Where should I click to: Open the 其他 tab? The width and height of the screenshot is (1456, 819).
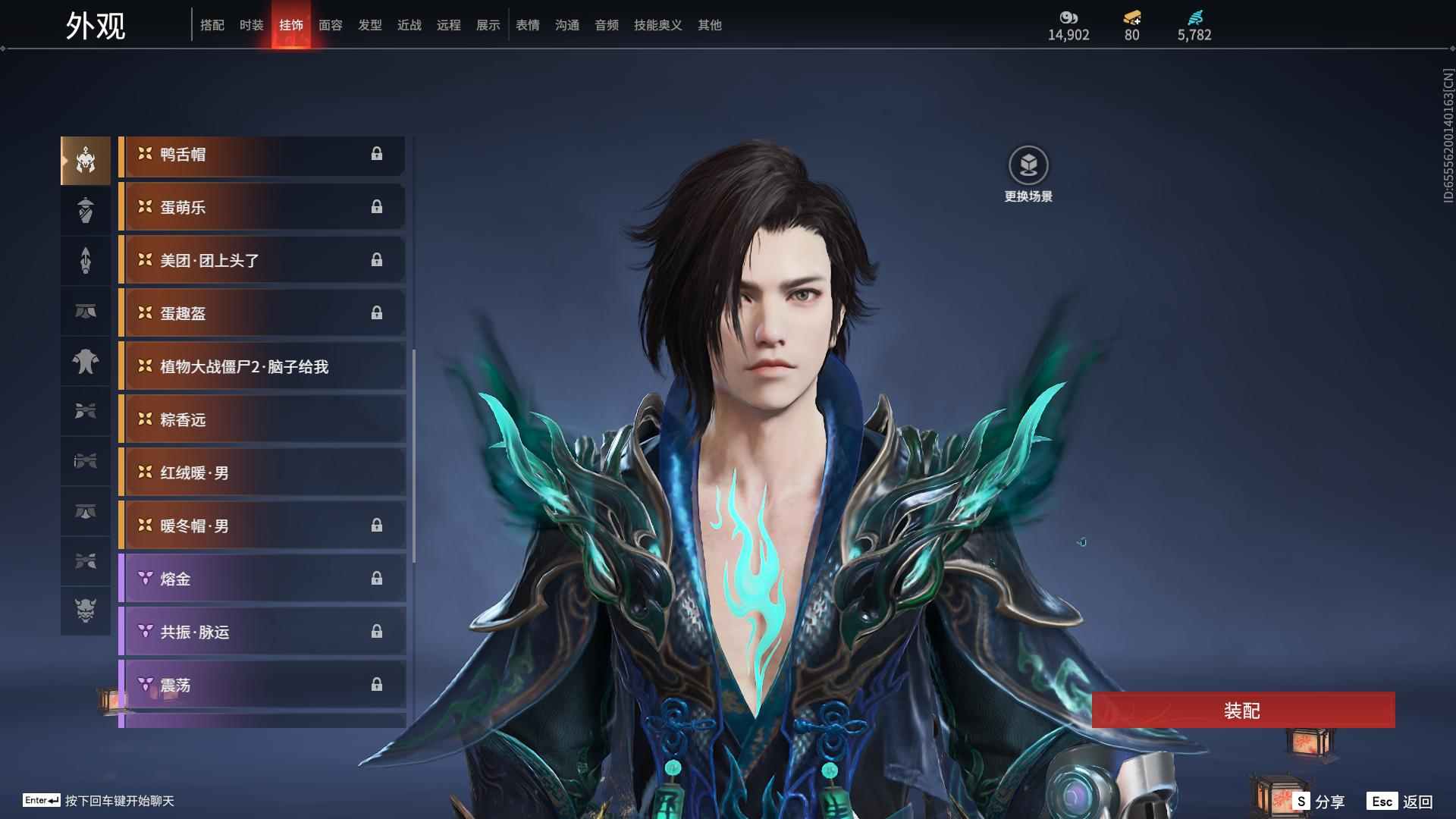[x=709, y=25]
